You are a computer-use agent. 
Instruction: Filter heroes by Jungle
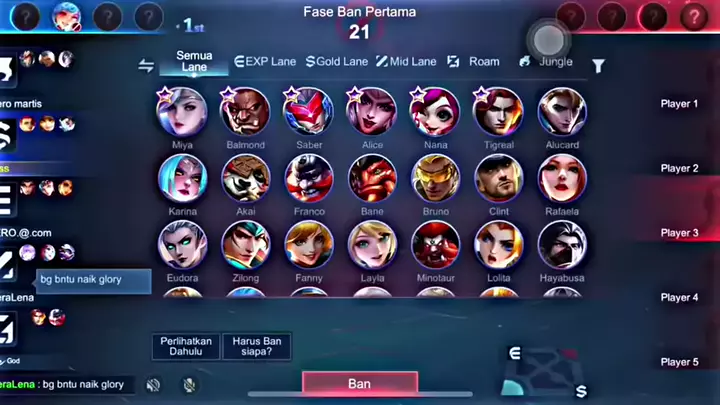[x=546, y=62]
